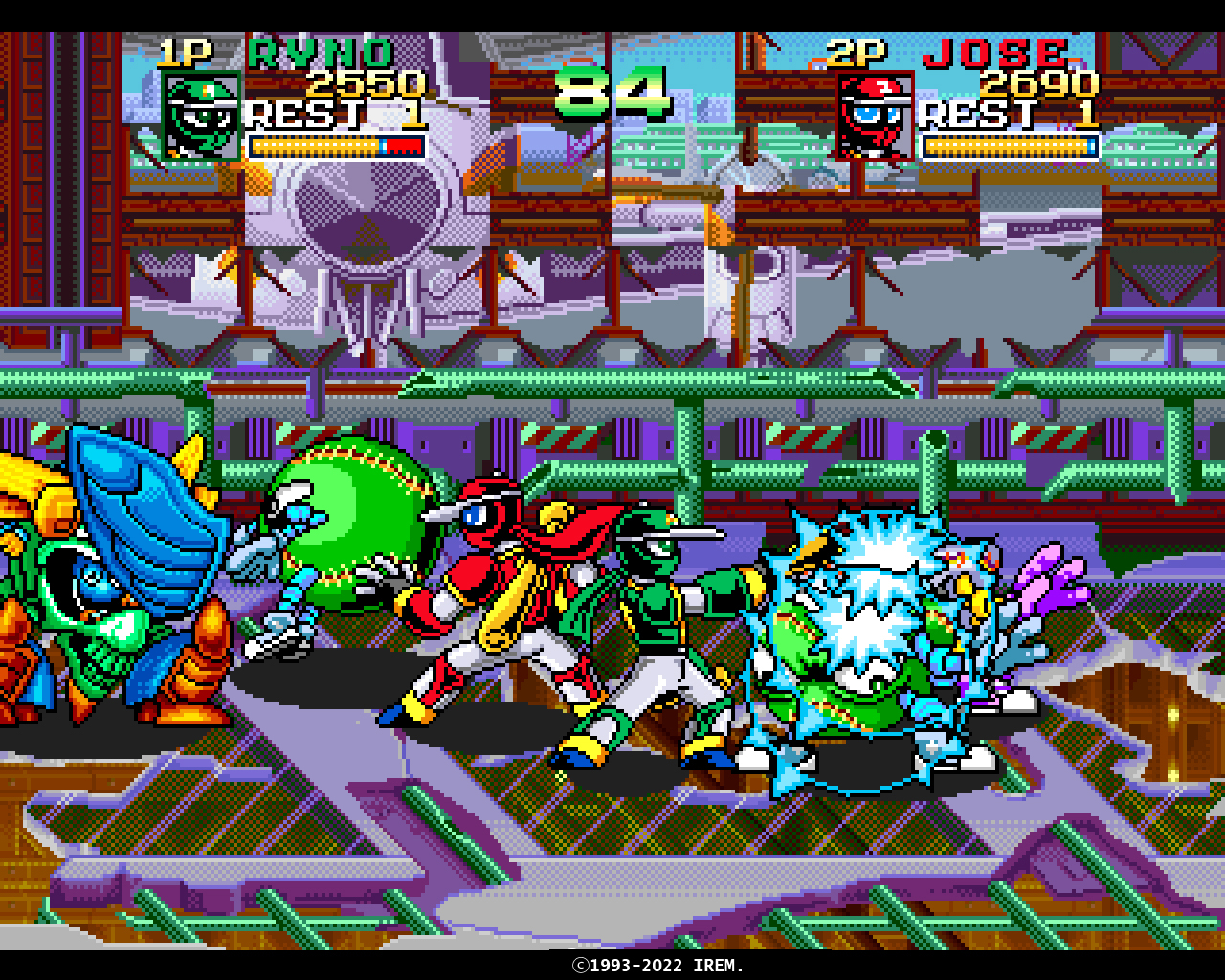Viewport: 1225px width, 980px height.
Task: Click the 1P green ninja portrait
Action: 201,116
